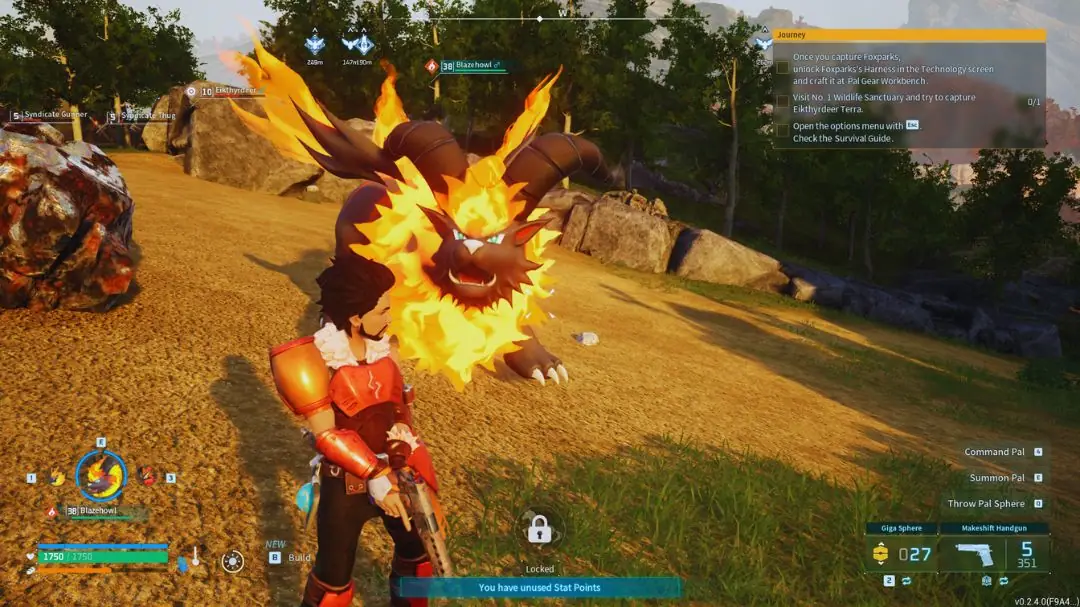Switch to the red pal on the party wheel's right

(x=146, y=477)
